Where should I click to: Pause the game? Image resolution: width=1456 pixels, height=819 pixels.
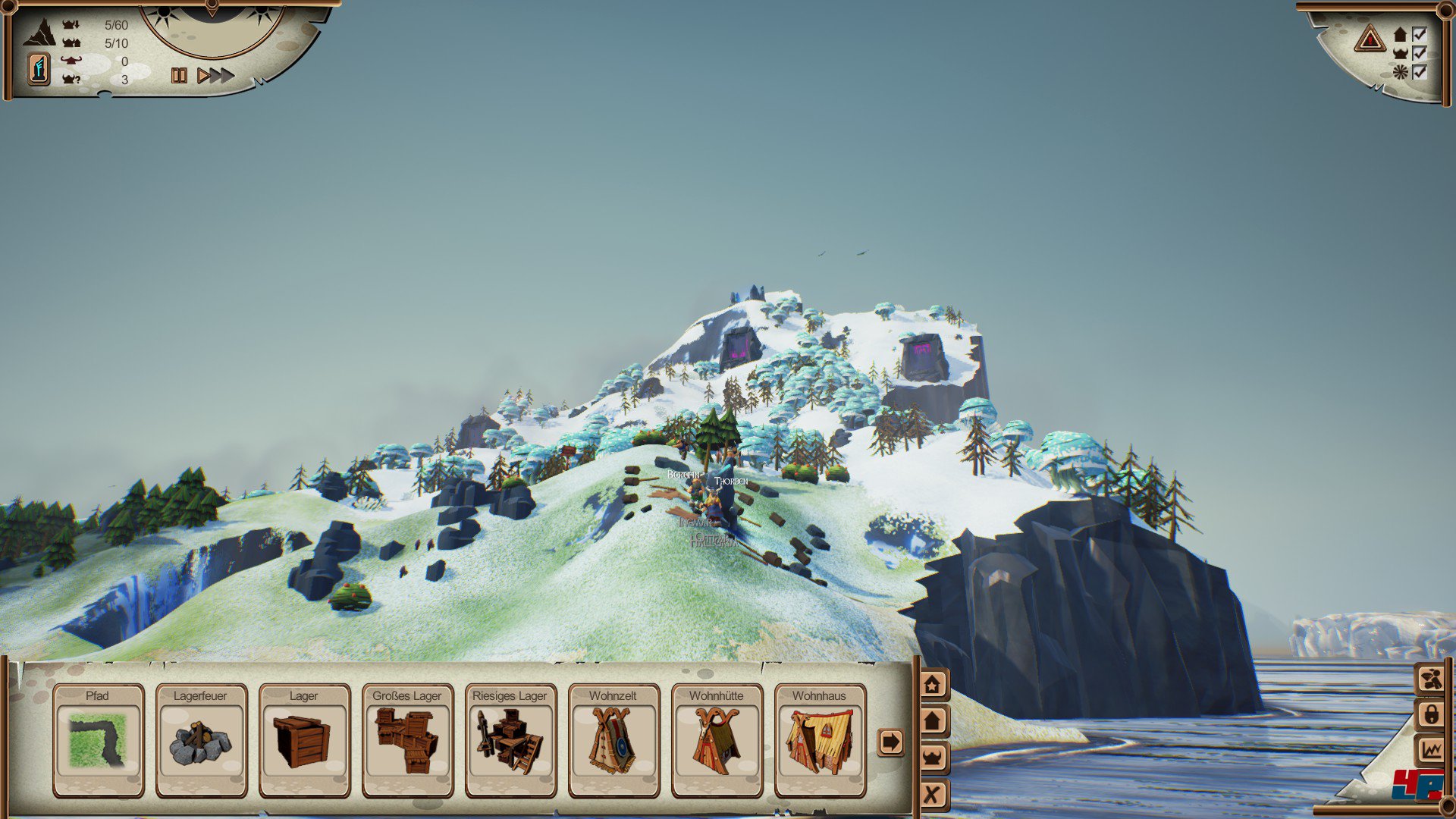(179, 75)
